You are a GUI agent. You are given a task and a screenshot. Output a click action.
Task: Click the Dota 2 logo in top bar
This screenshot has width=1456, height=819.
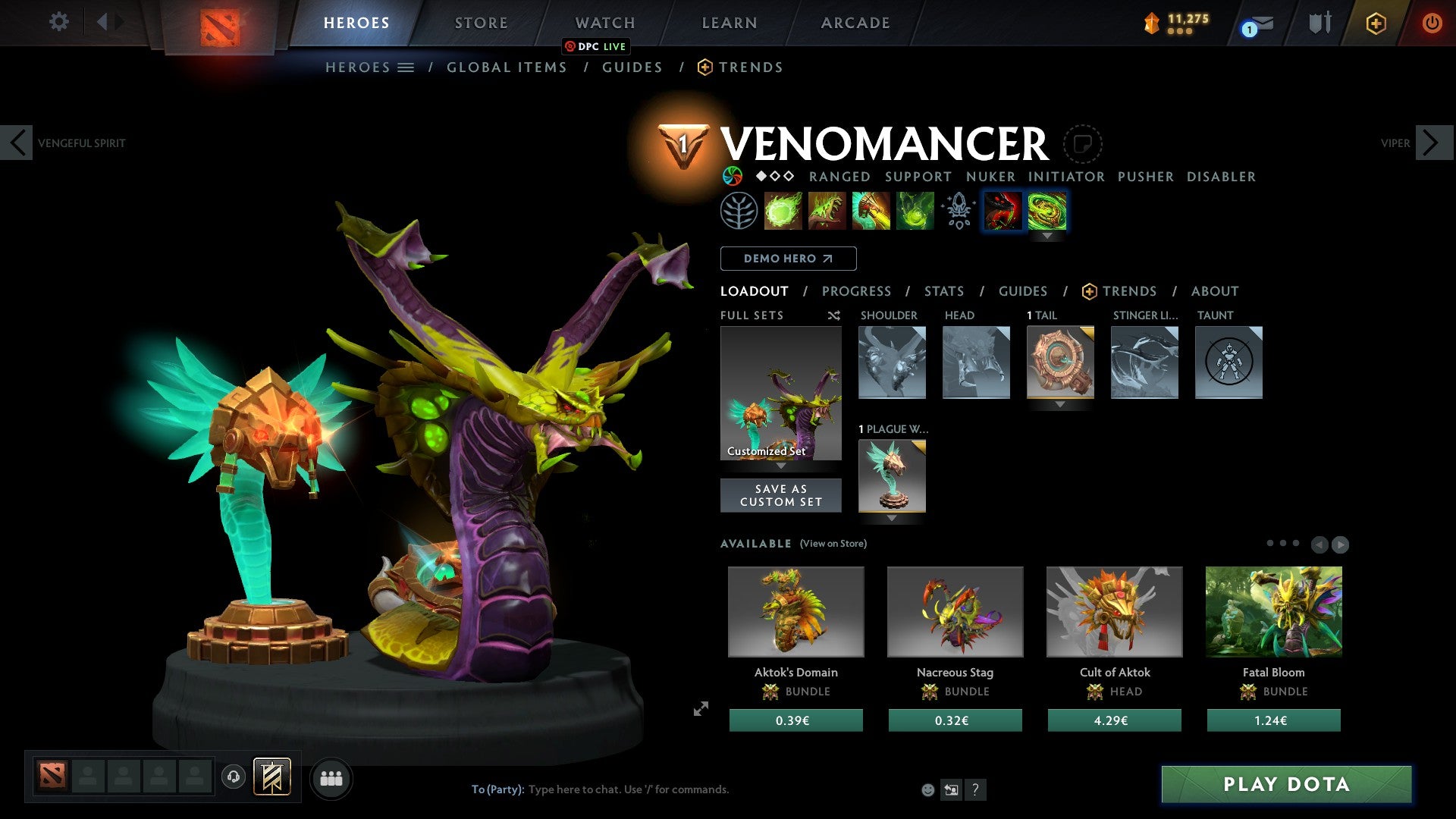[x=220, y=23]
